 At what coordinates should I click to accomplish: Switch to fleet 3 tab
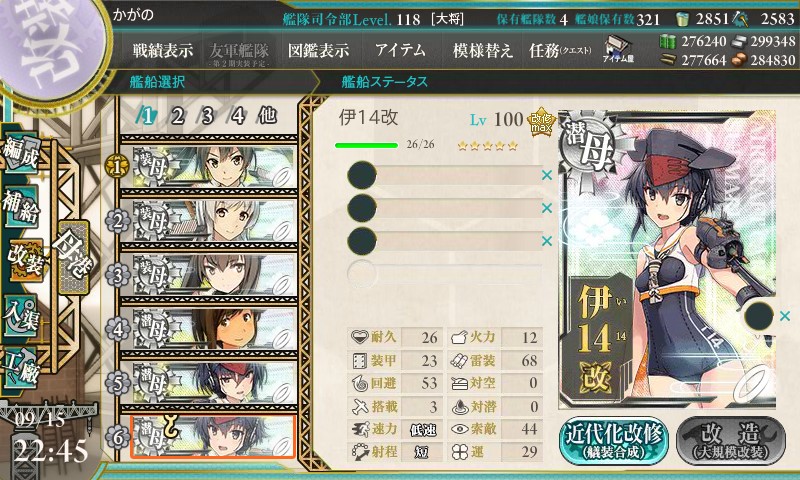click(x=208, y=115)
